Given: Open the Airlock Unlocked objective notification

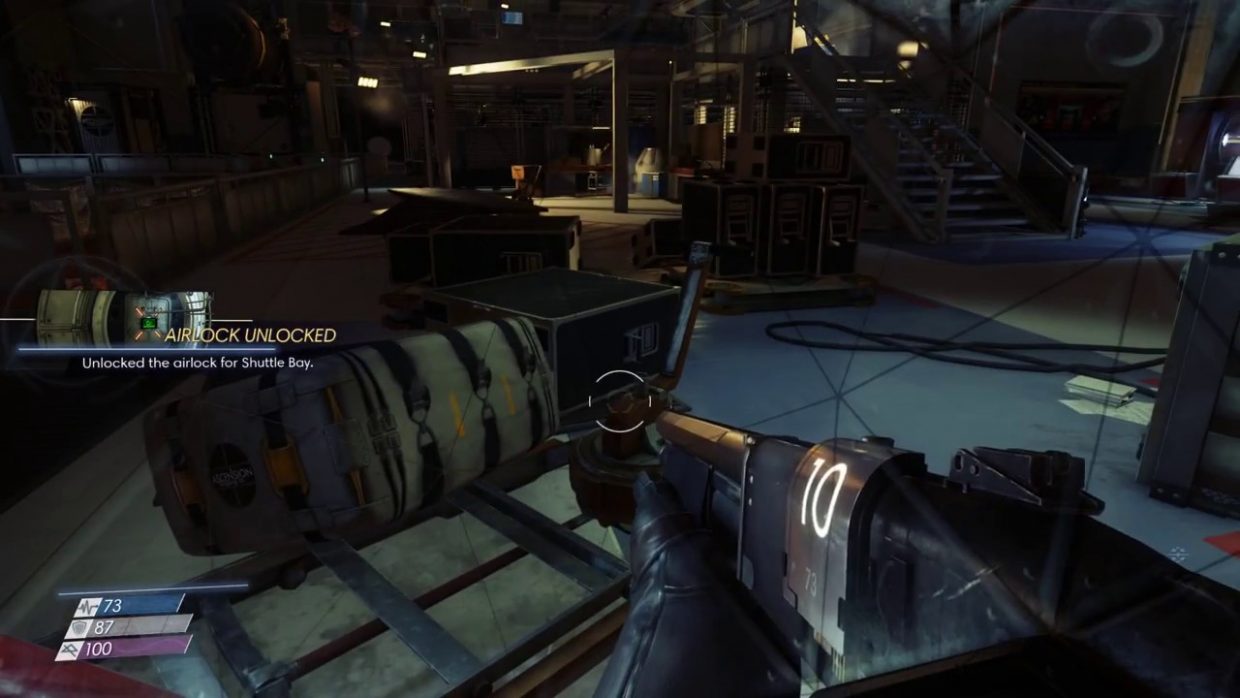Looking at the screenshot, I should [x=249, y=336].
